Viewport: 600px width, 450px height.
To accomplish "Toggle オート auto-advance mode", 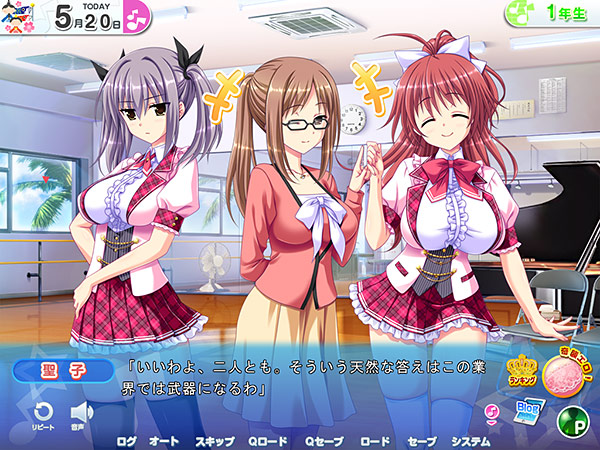I will click(x=164, y=440).
